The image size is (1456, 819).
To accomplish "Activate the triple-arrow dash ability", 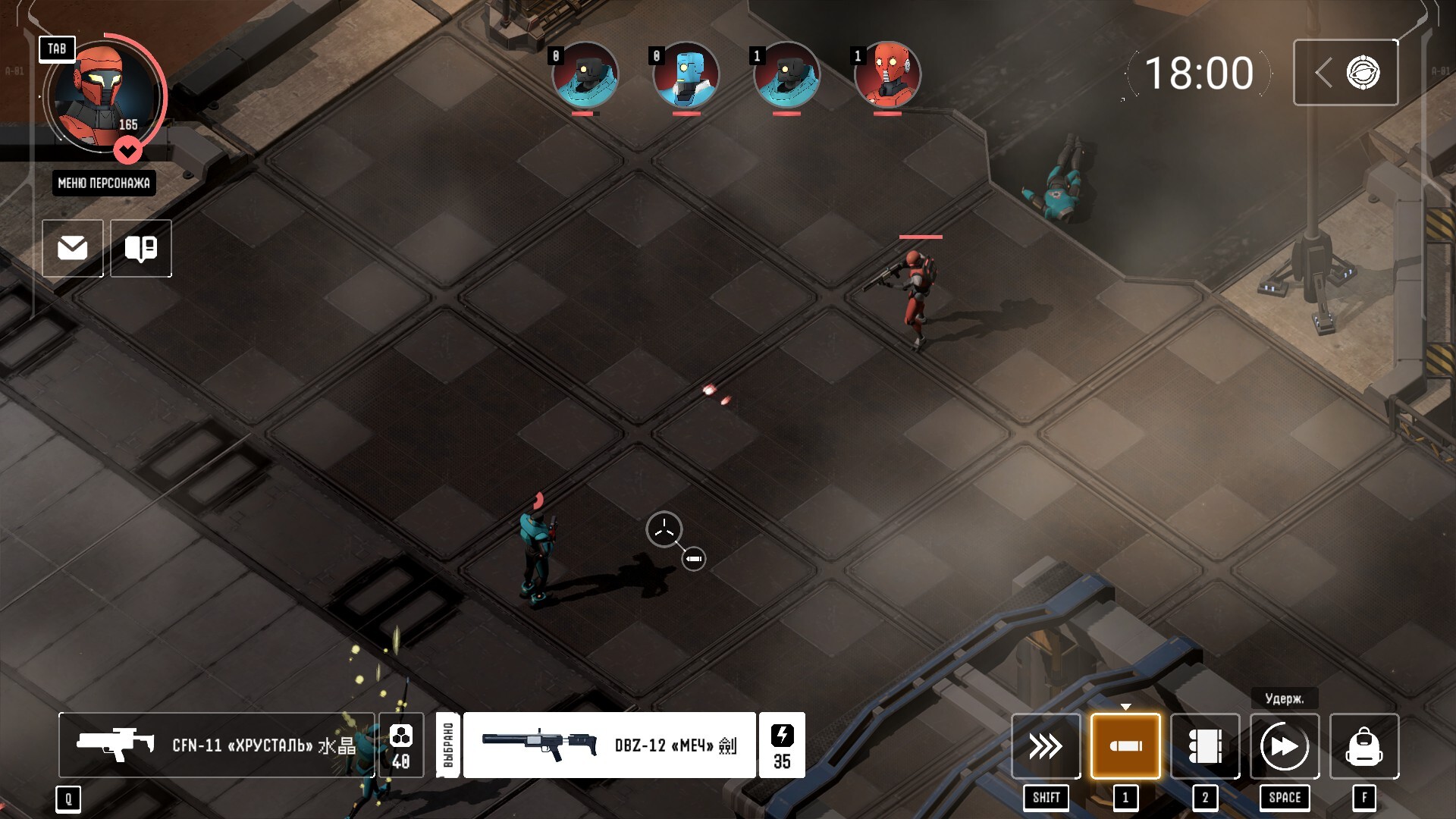I will pos(1046,746).
